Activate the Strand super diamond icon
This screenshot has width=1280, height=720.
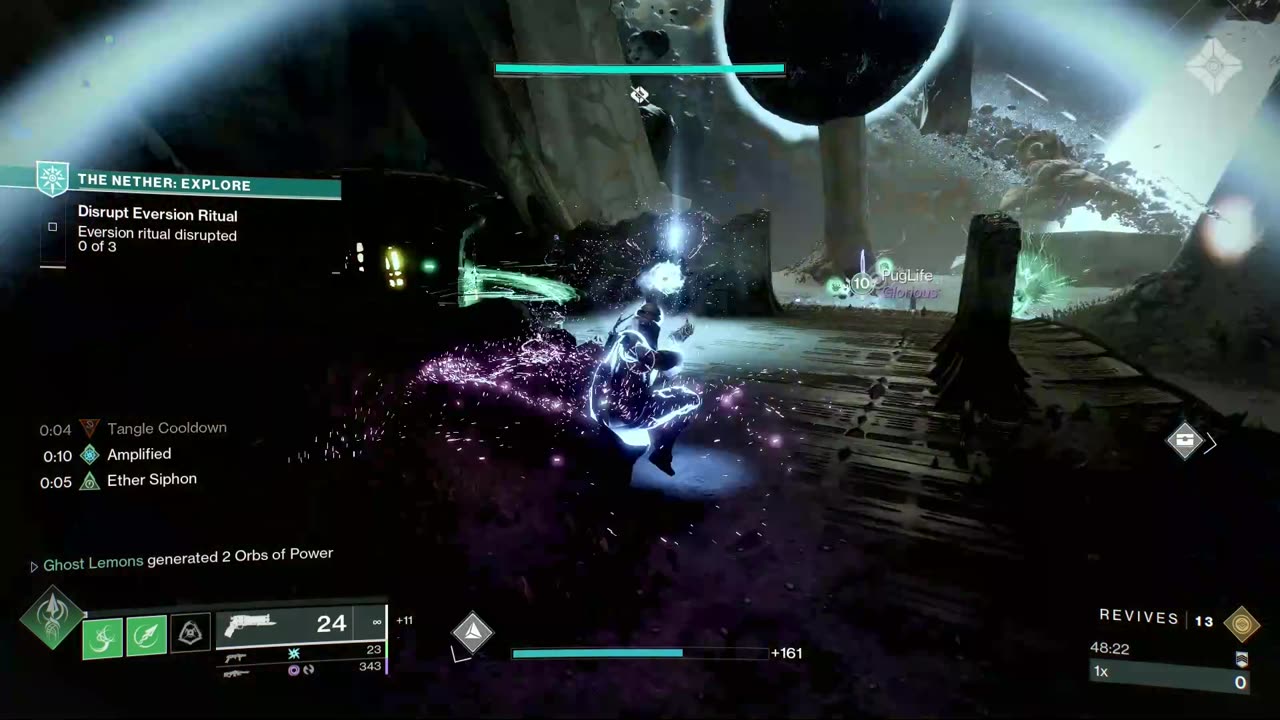(50, 616)
